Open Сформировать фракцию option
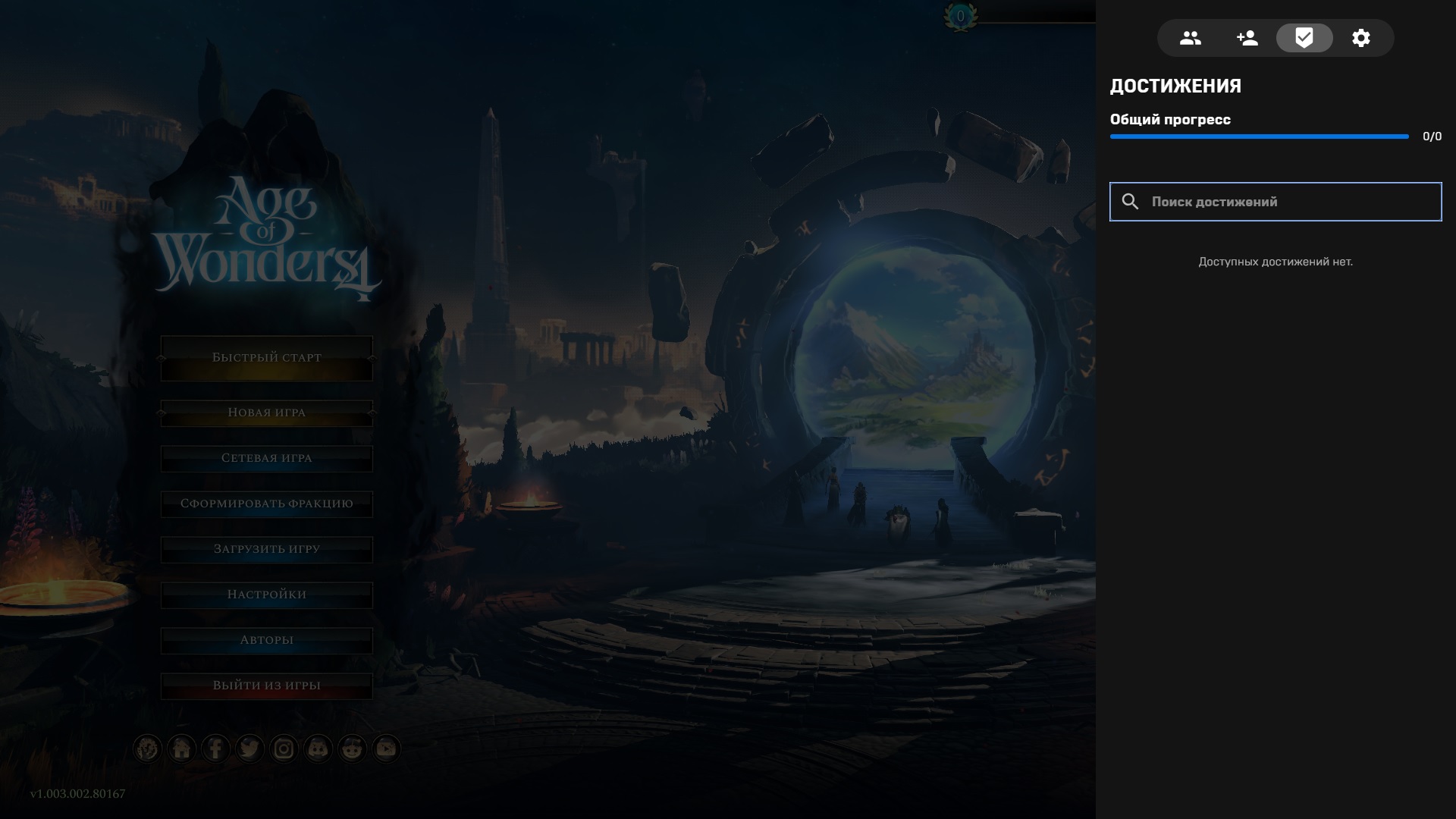 click(x=266, y=503)
